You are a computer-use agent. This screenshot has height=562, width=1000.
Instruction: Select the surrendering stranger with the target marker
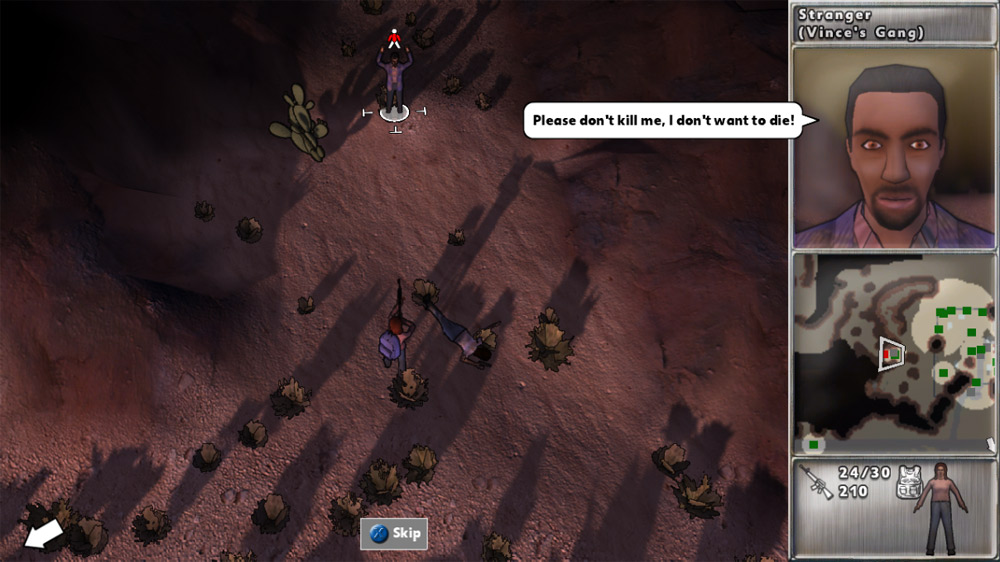394,80
